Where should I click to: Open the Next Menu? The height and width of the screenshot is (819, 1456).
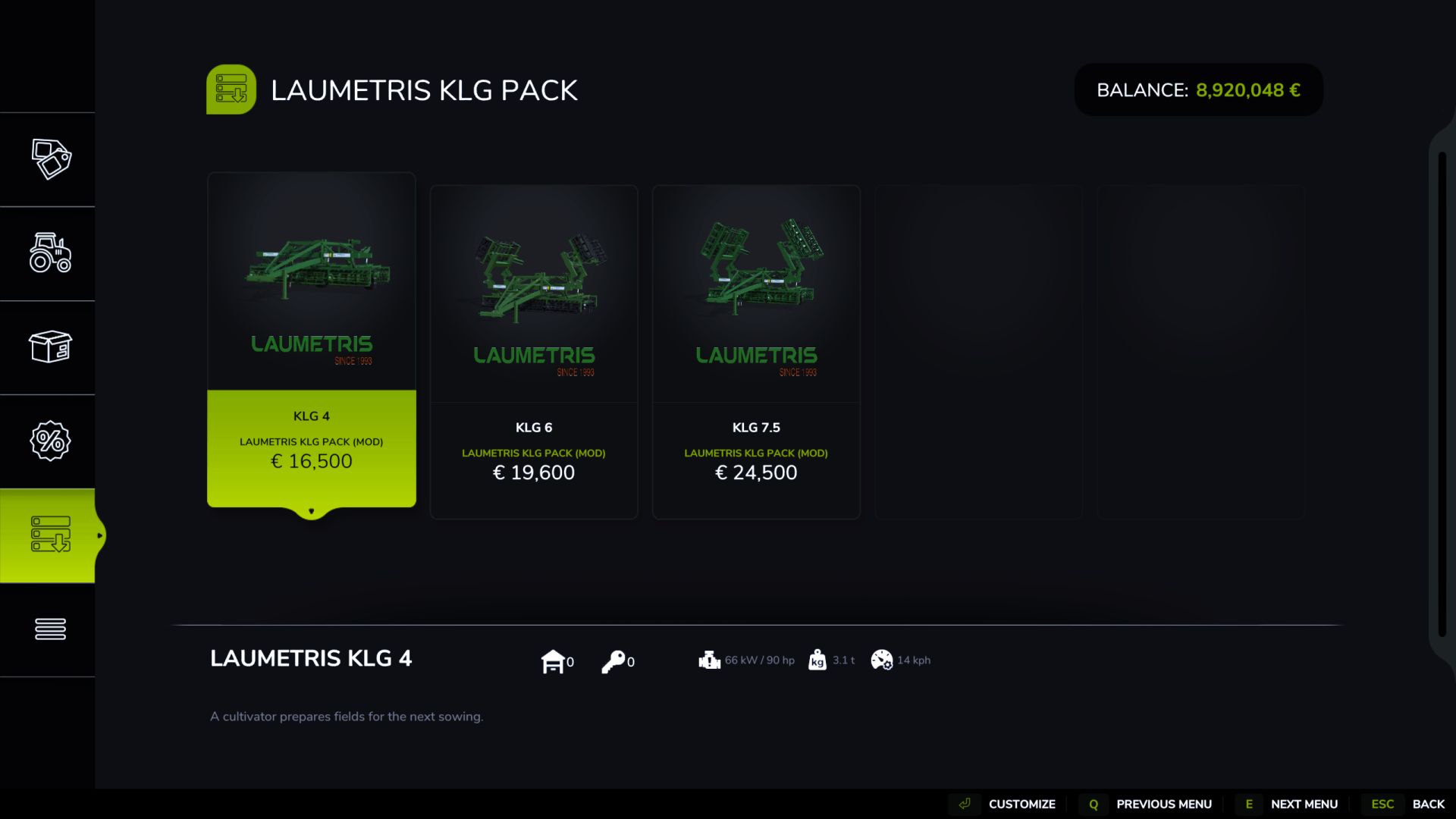click(x=1303, y=804)
